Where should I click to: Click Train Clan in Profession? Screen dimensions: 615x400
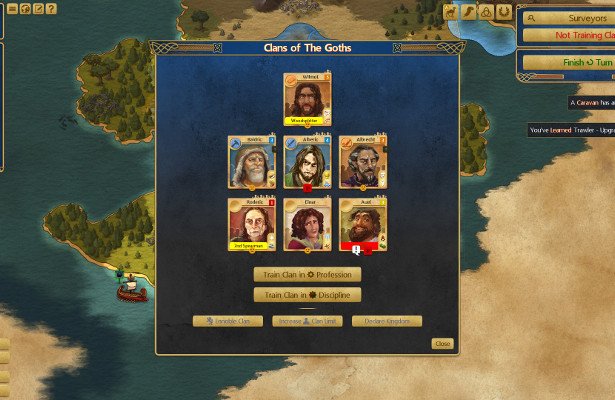tap(307, 274)
